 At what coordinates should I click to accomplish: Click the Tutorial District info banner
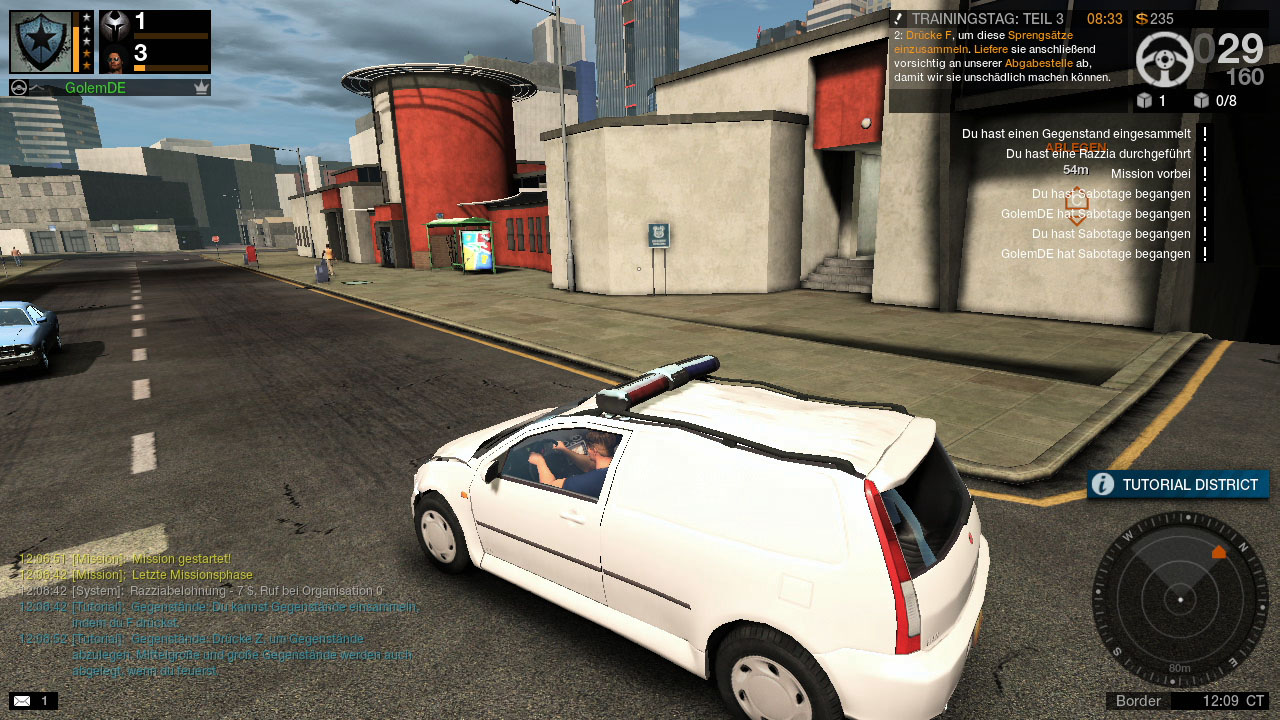point(1178,485)
